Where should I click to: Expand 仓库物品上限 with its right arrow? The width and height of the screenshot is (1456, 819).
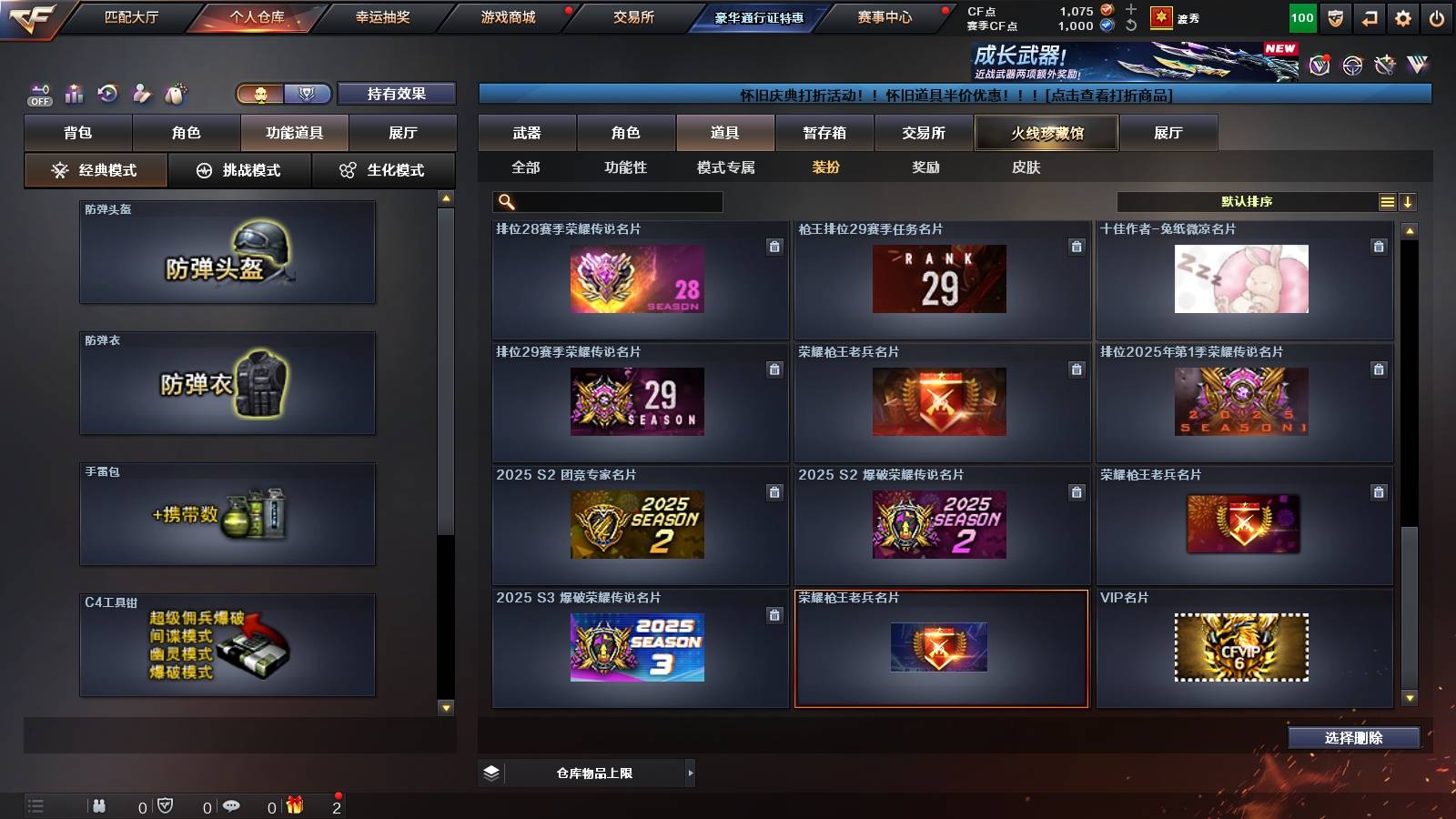(689, 773)
